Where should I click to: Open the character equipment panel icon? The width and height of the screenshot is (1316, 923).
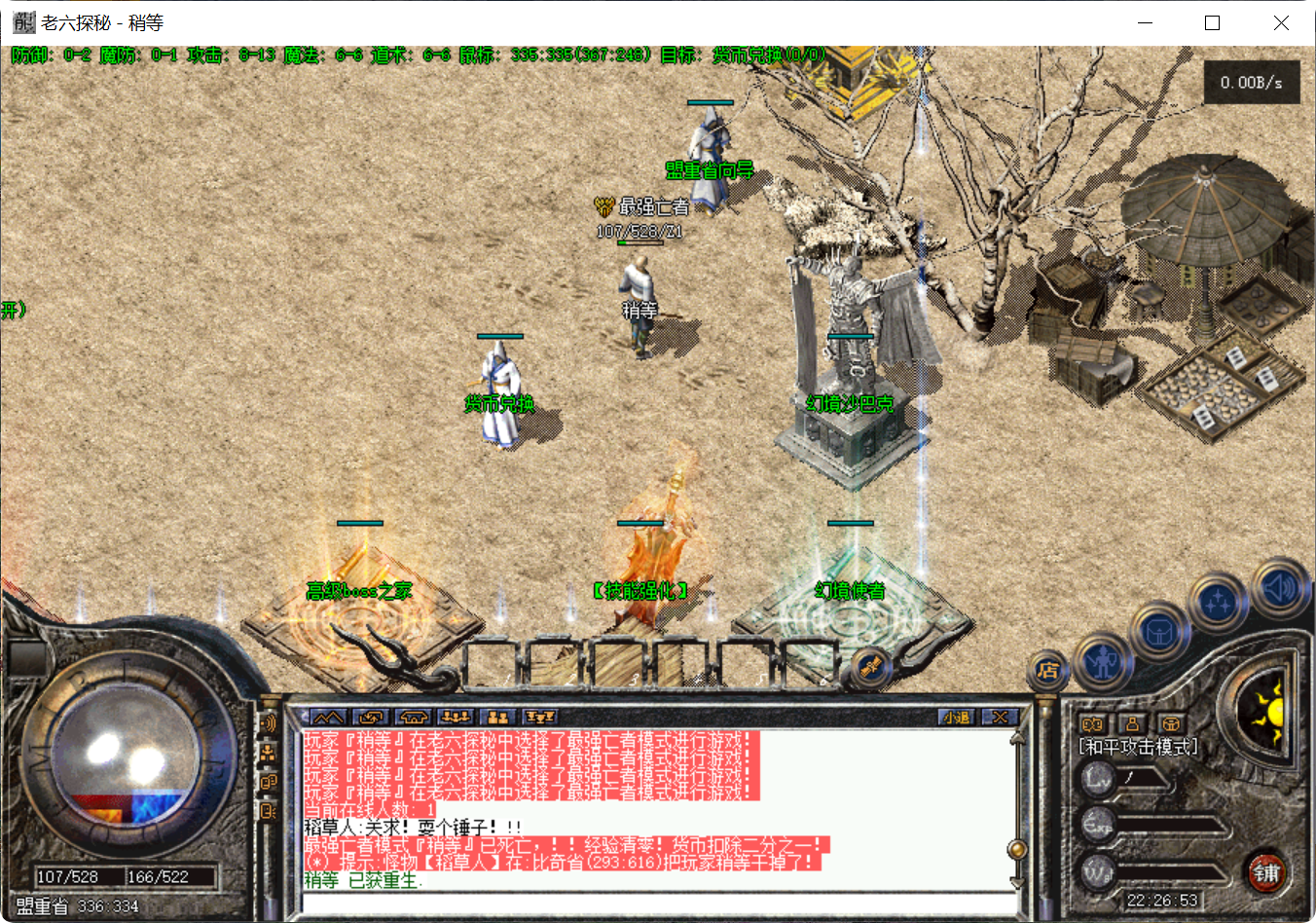1103,662
